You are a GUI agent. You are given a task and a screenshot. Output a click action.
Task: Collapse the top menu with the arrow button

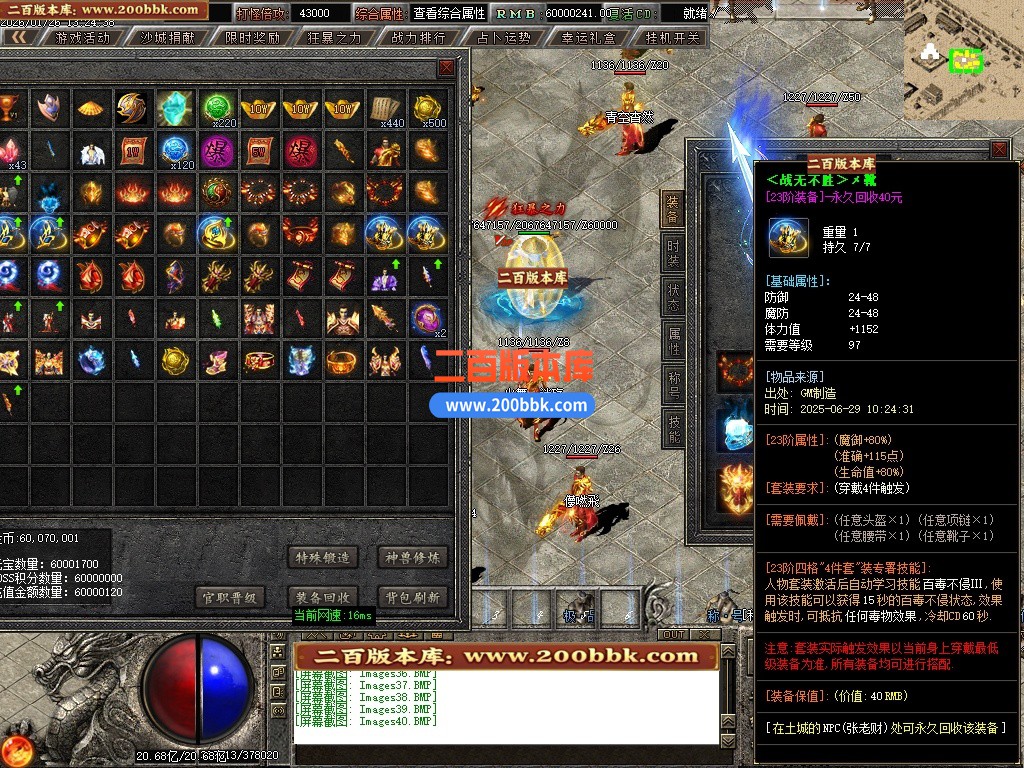(x=19, y=38)
